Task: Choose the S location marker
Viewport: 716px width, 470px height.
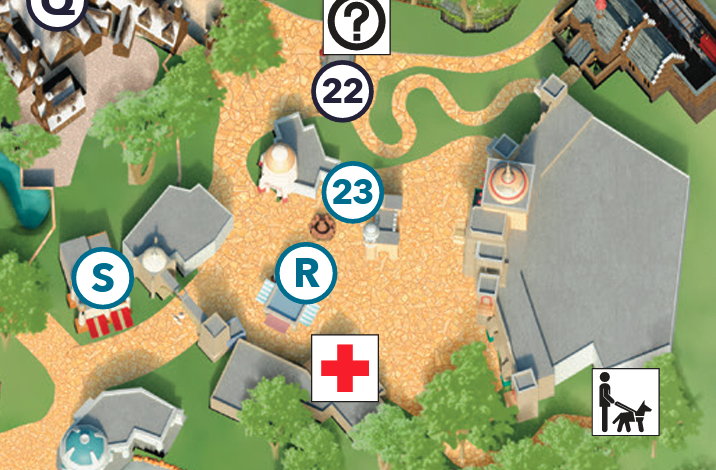Action: click(103, 277)
